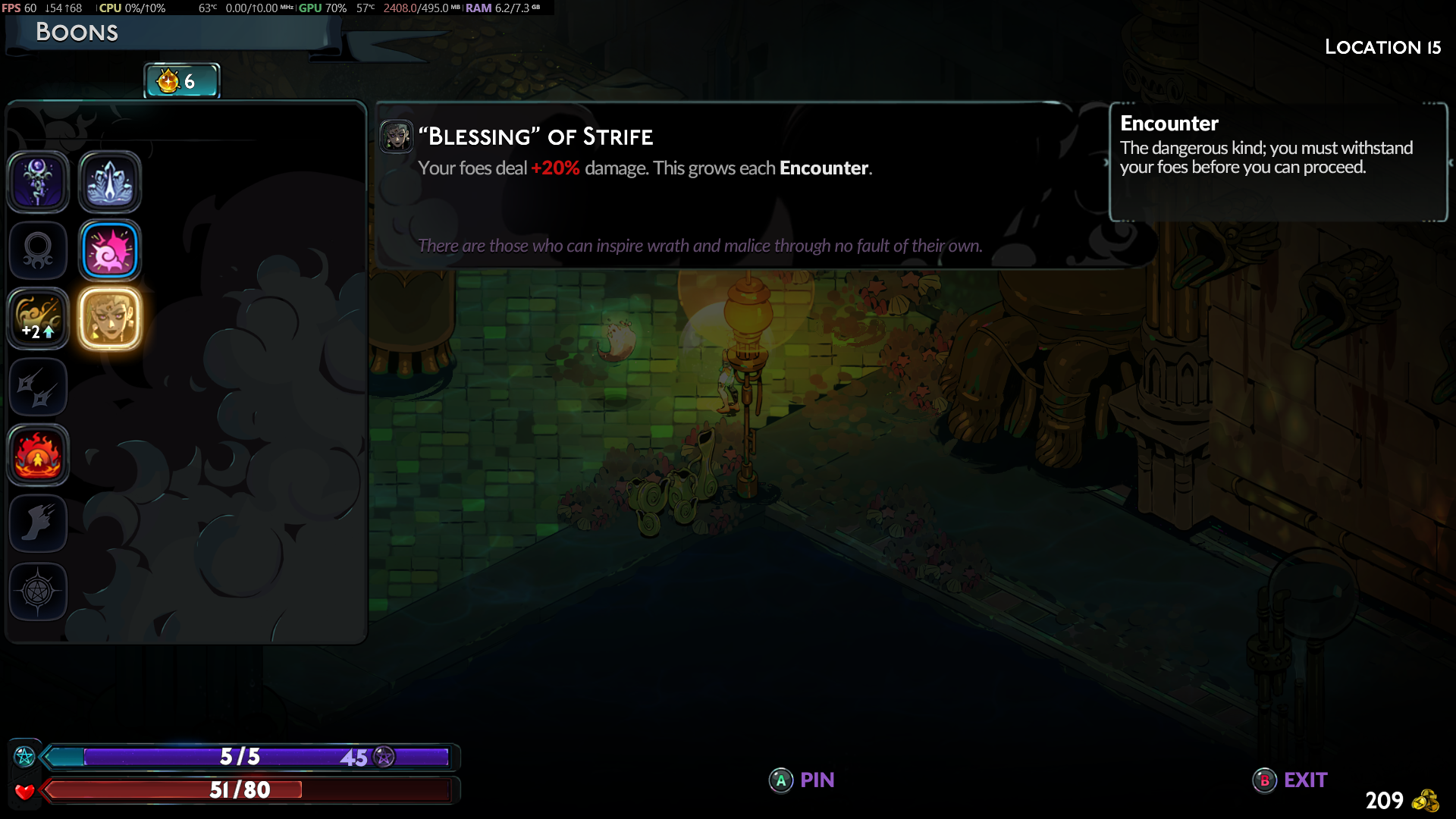Select the empty winged-foot Sprint slot
Screen dimensions: 1456x819
click(38, 523)
